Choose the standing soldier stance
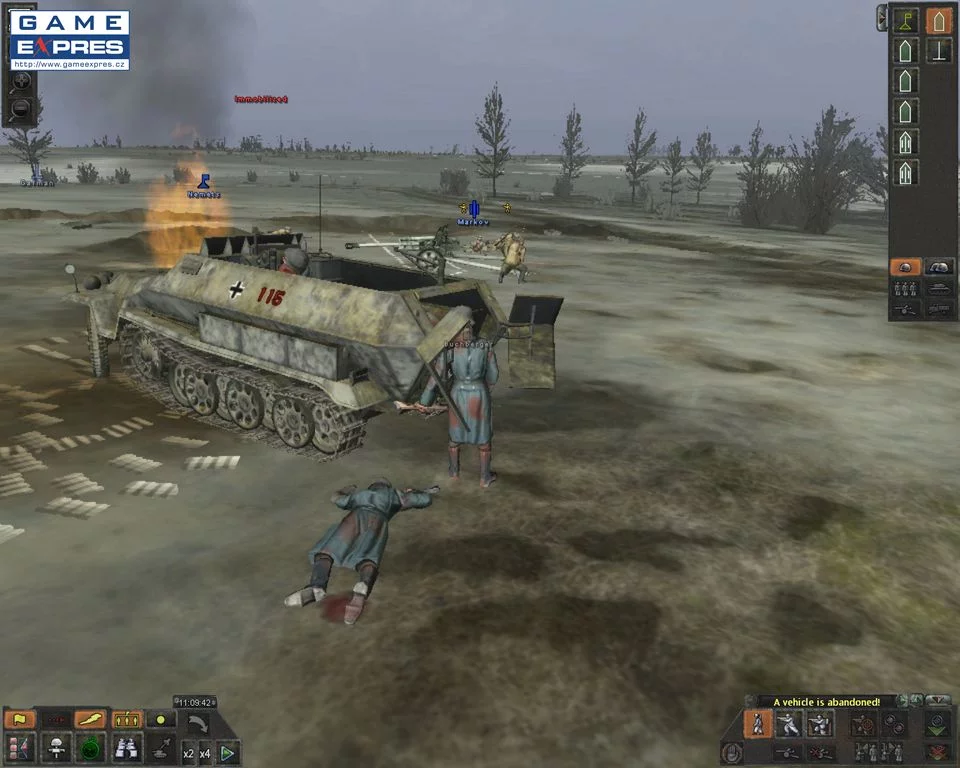The image size is (960, 768). click(758, 724)
